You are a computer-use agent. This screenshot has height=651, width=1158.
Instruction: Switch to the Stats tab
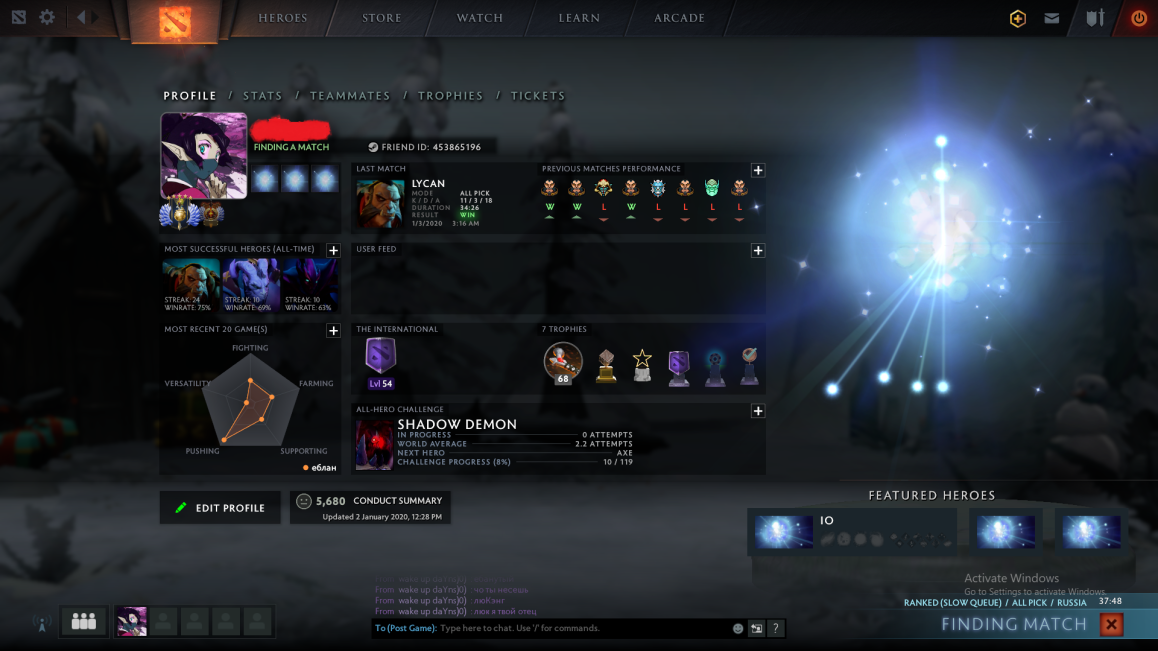click(262, 96)
